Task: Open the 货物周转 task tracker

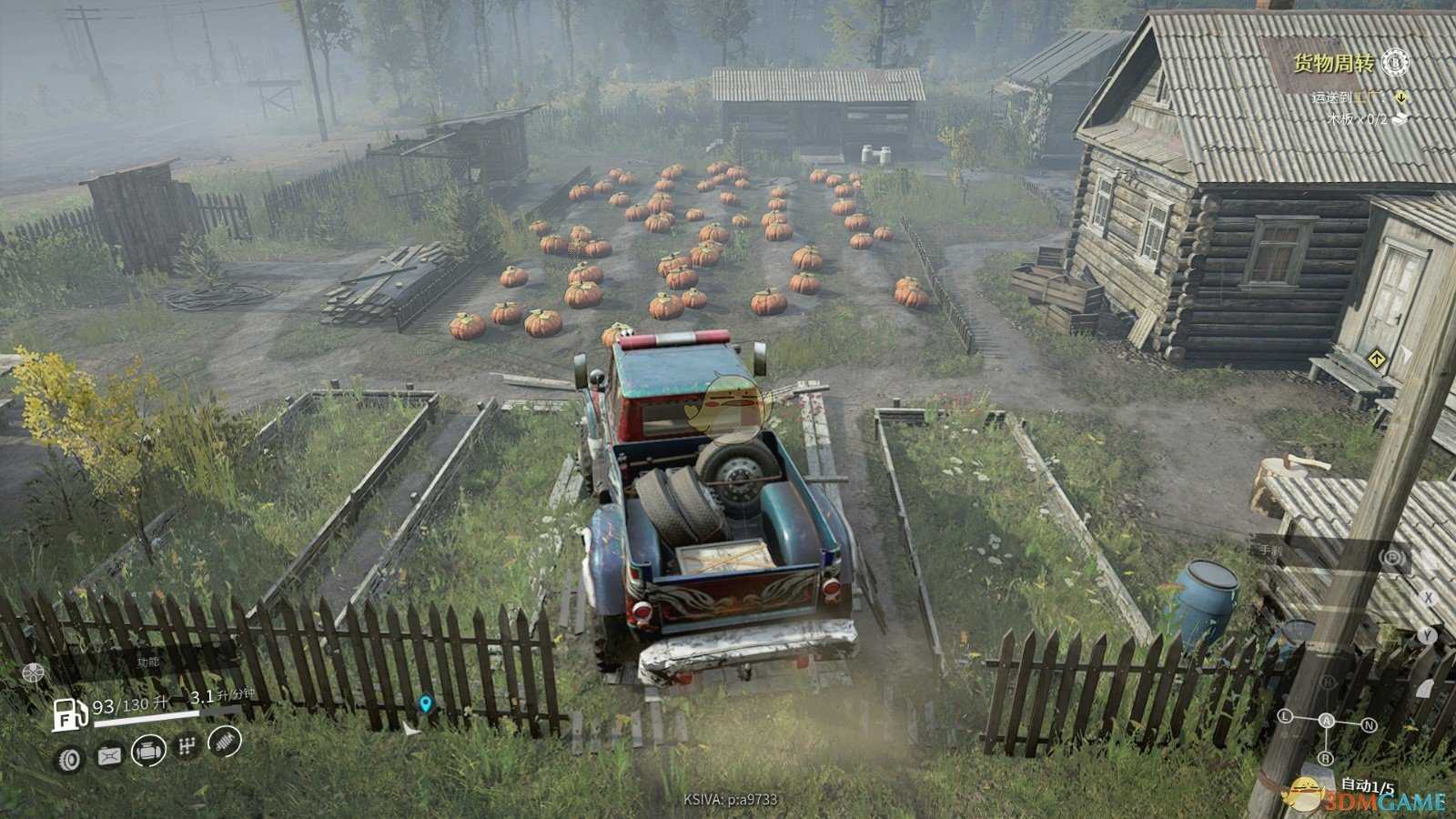Action: [x=1333, y=63]
